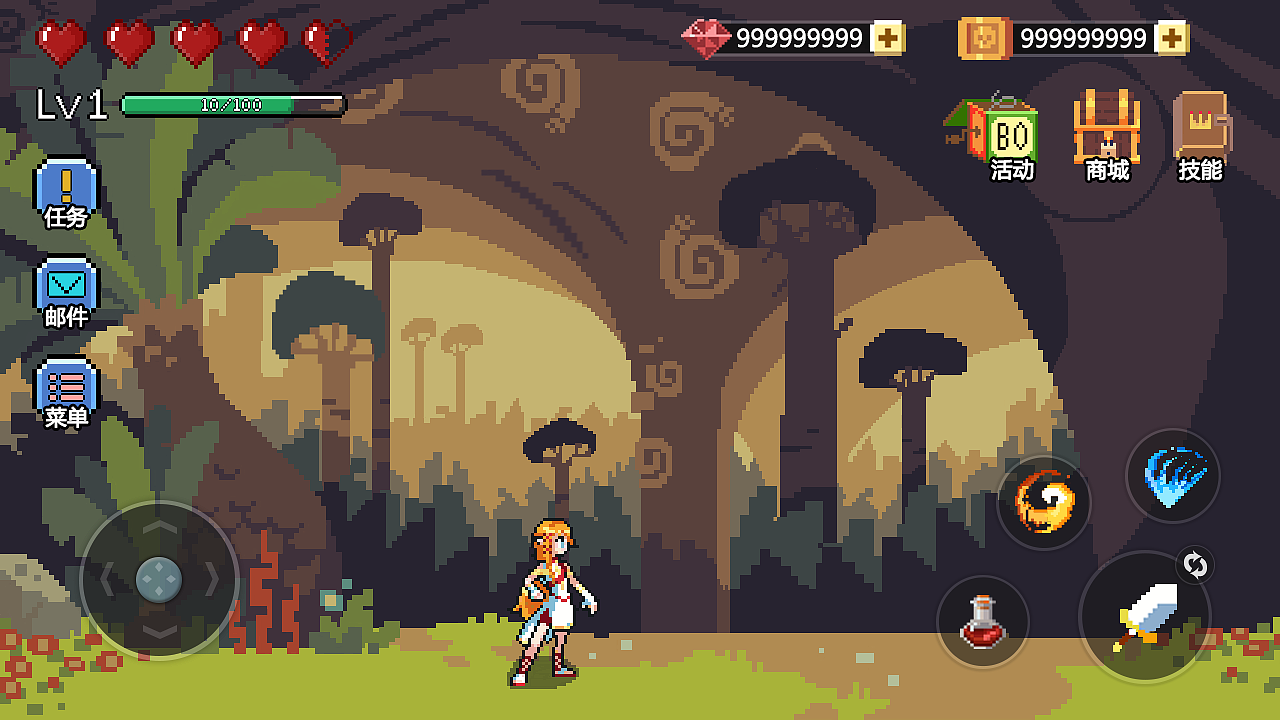Image resolution: width=1280 pixels, height=720 pixels.
Task: Open the 菜单 menu
Action: 66,392
